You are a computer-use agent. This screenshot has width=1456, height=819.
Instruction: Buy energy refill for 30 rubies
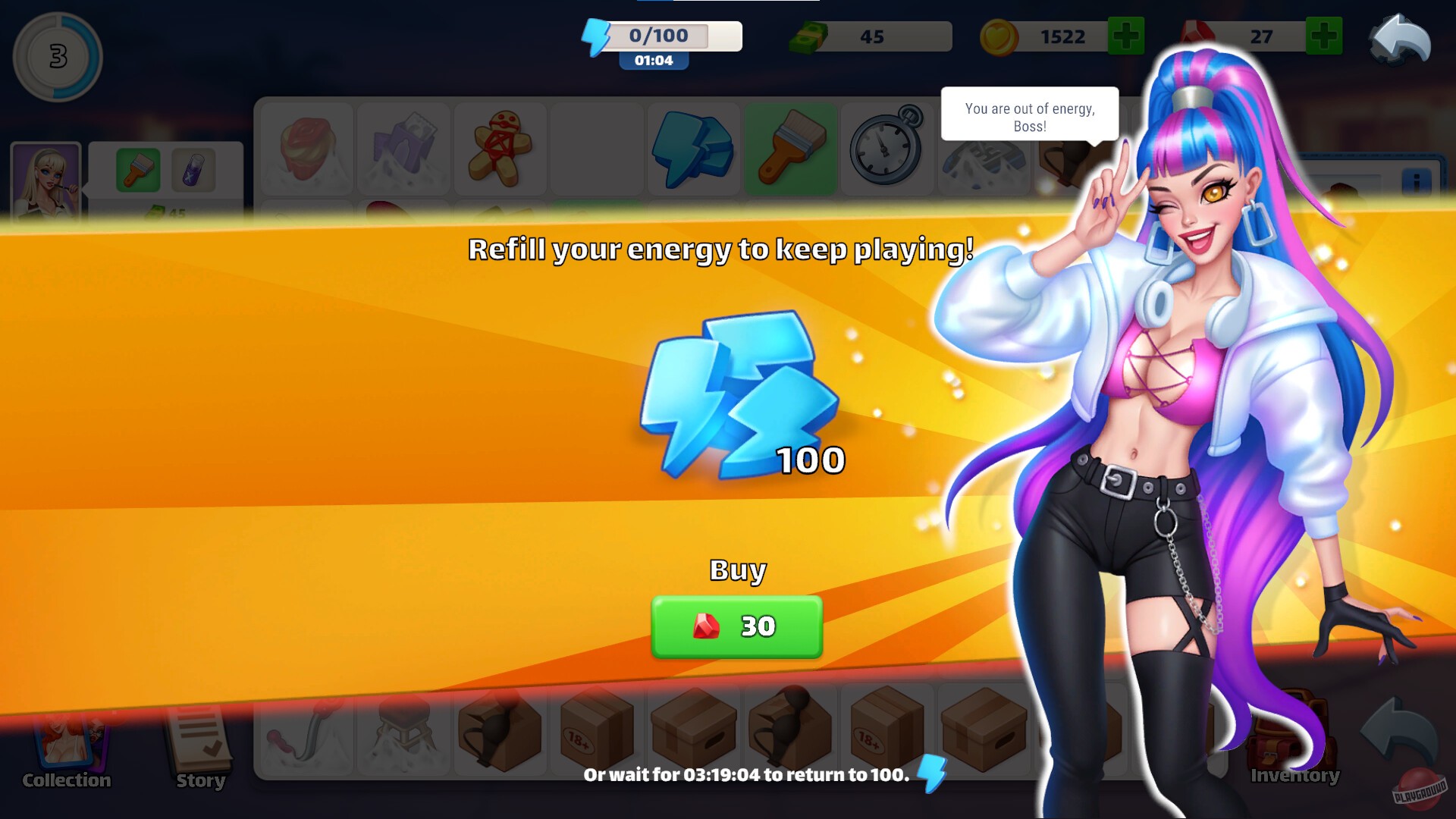pyautogui.click(x=736, y=626)
